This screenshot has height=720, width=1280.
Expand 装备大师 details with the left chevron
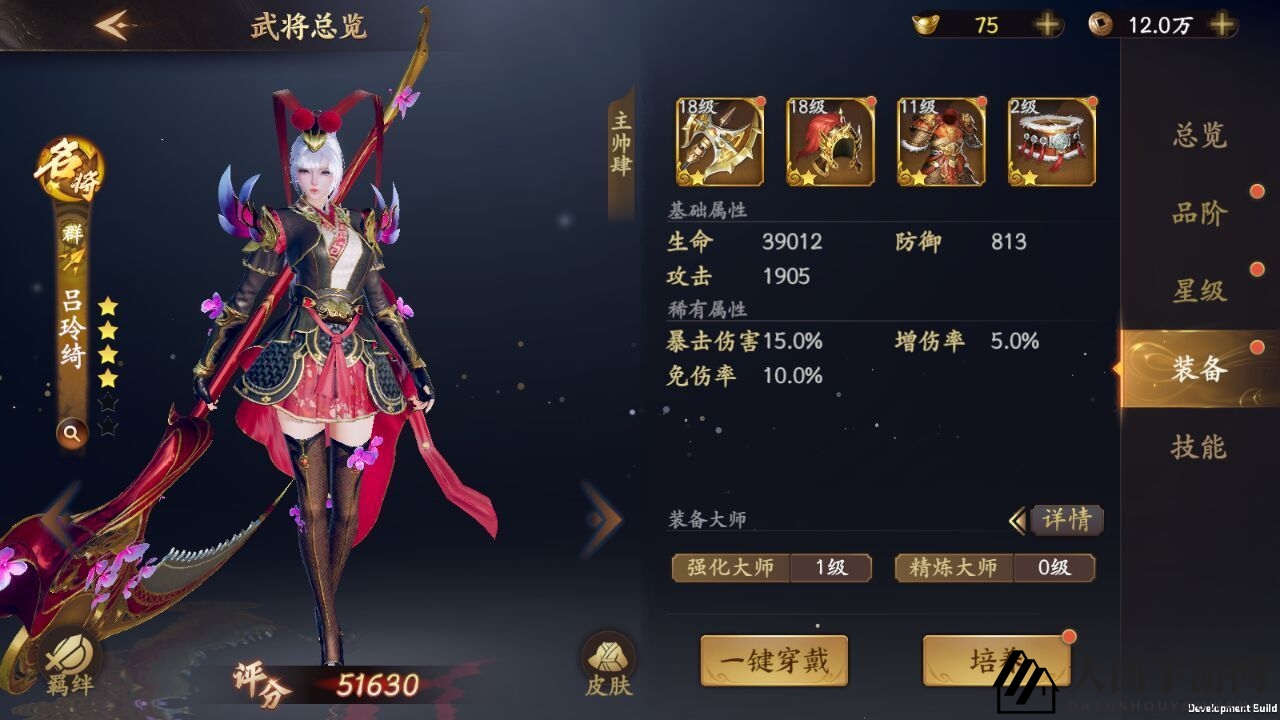(x=1018, y=520)
